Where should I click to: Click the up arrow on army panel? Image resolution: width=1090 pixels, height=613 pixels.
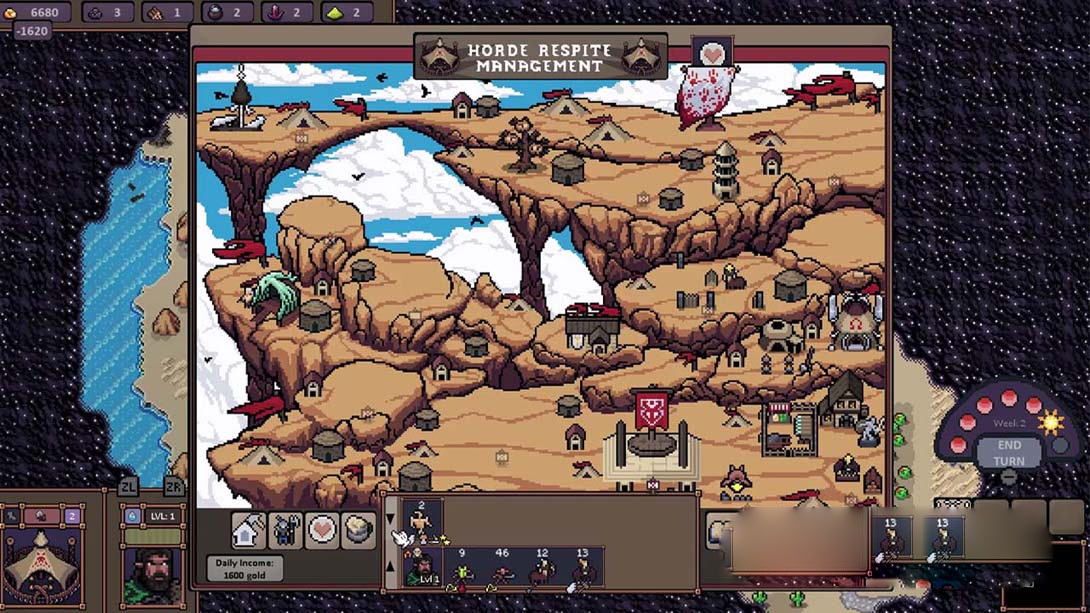pyautogui.click(x=391, y=567)
